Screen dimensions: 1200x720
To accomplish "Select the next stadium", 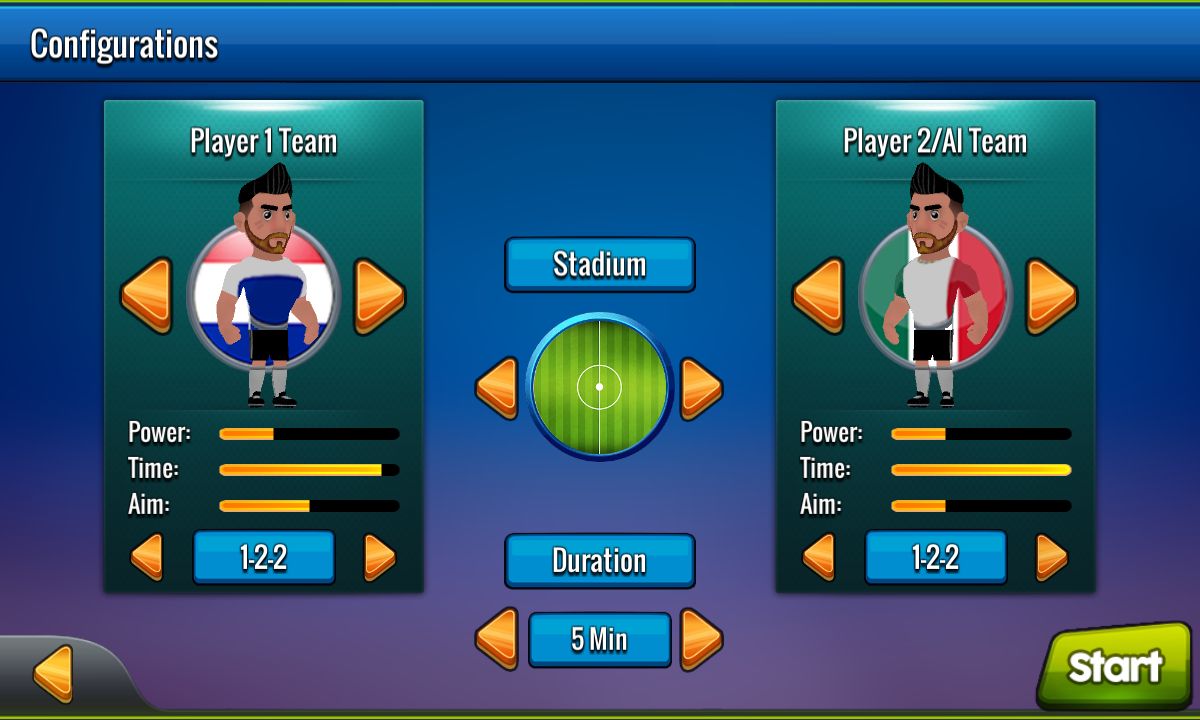I will click(701, 388).
